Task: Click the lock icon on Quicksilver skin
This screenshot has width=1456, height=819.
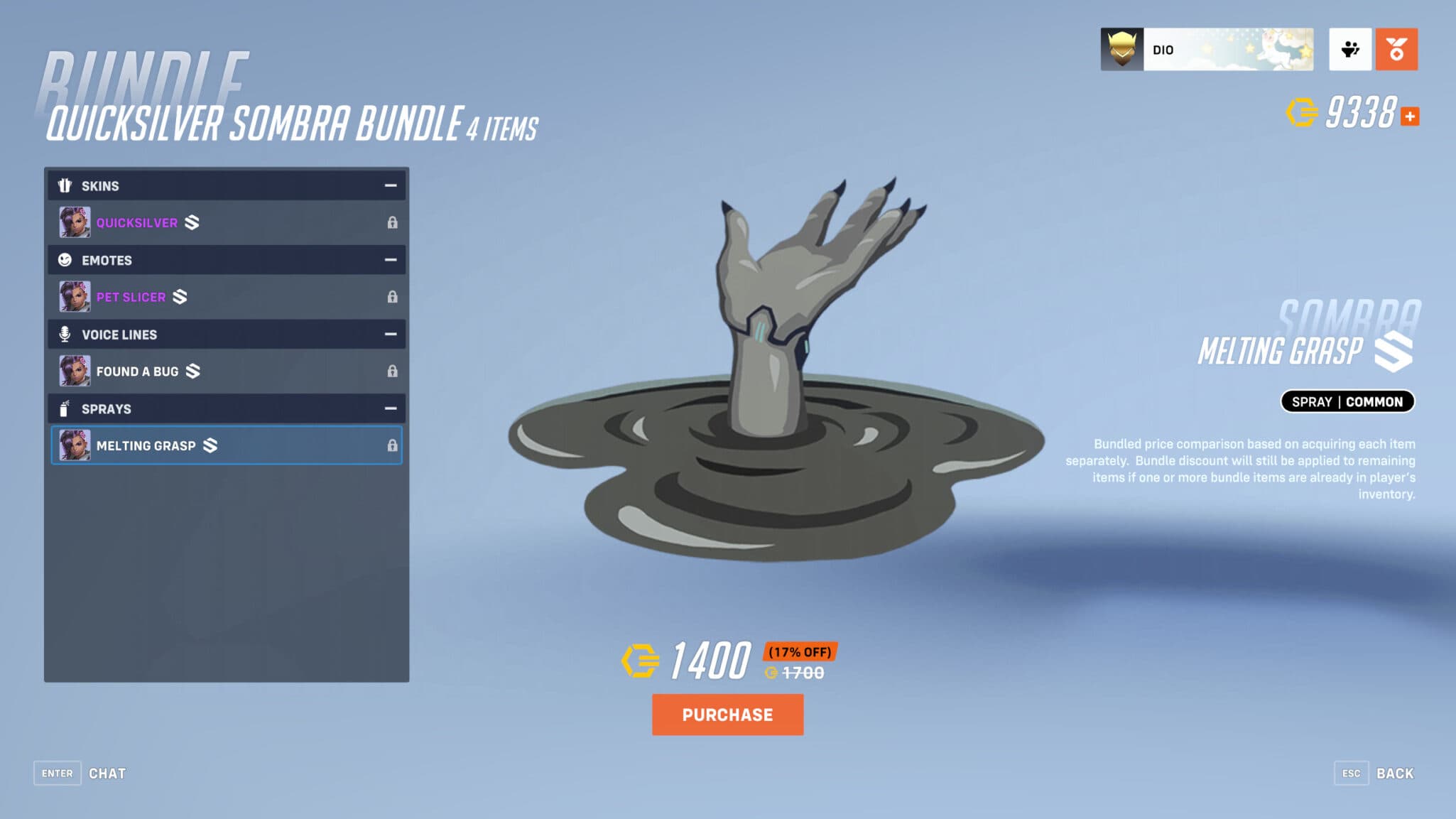Action: click(393, 222)
